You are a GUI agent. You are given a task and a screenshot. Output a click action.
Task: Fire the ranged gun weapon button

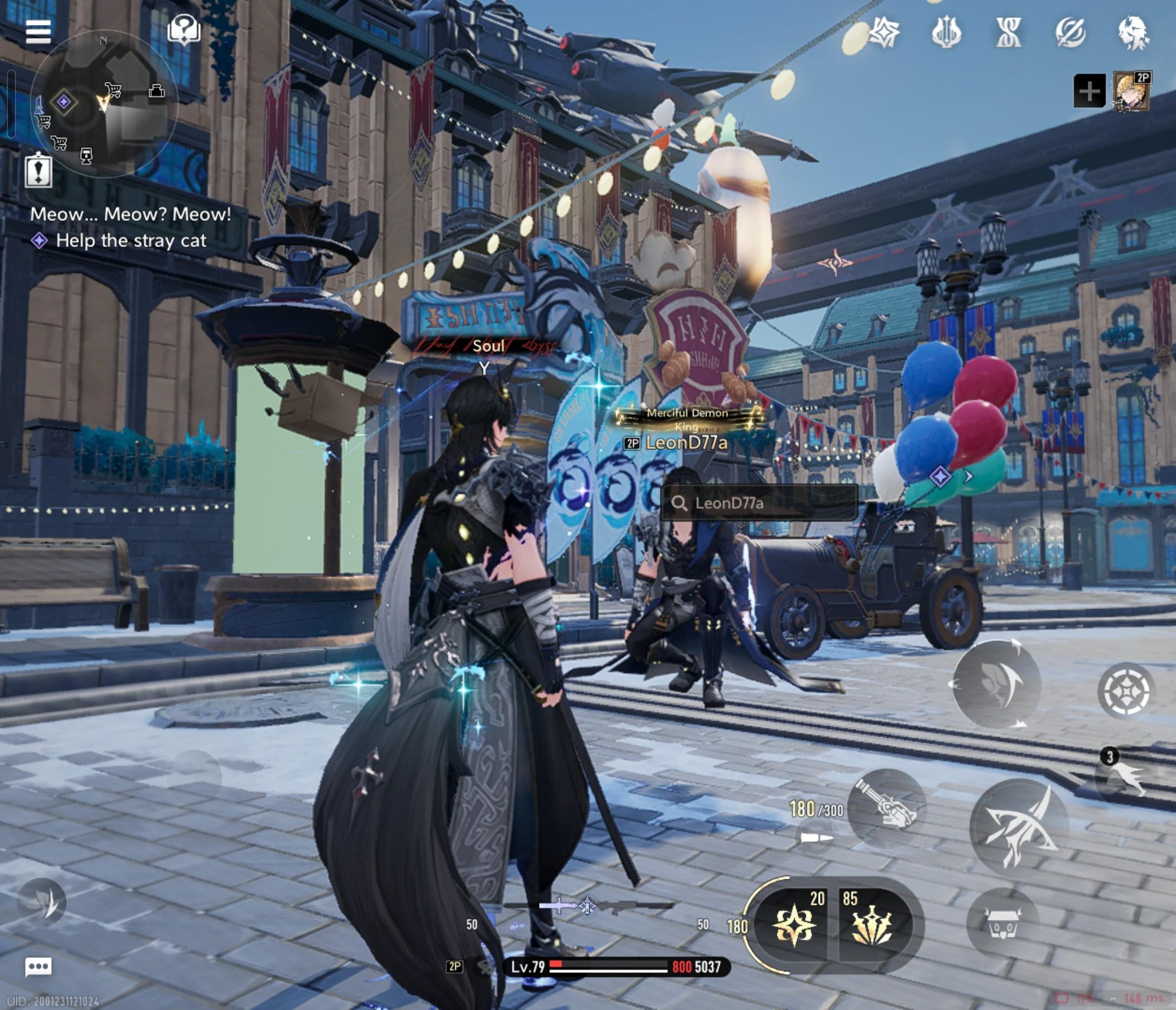886,807
